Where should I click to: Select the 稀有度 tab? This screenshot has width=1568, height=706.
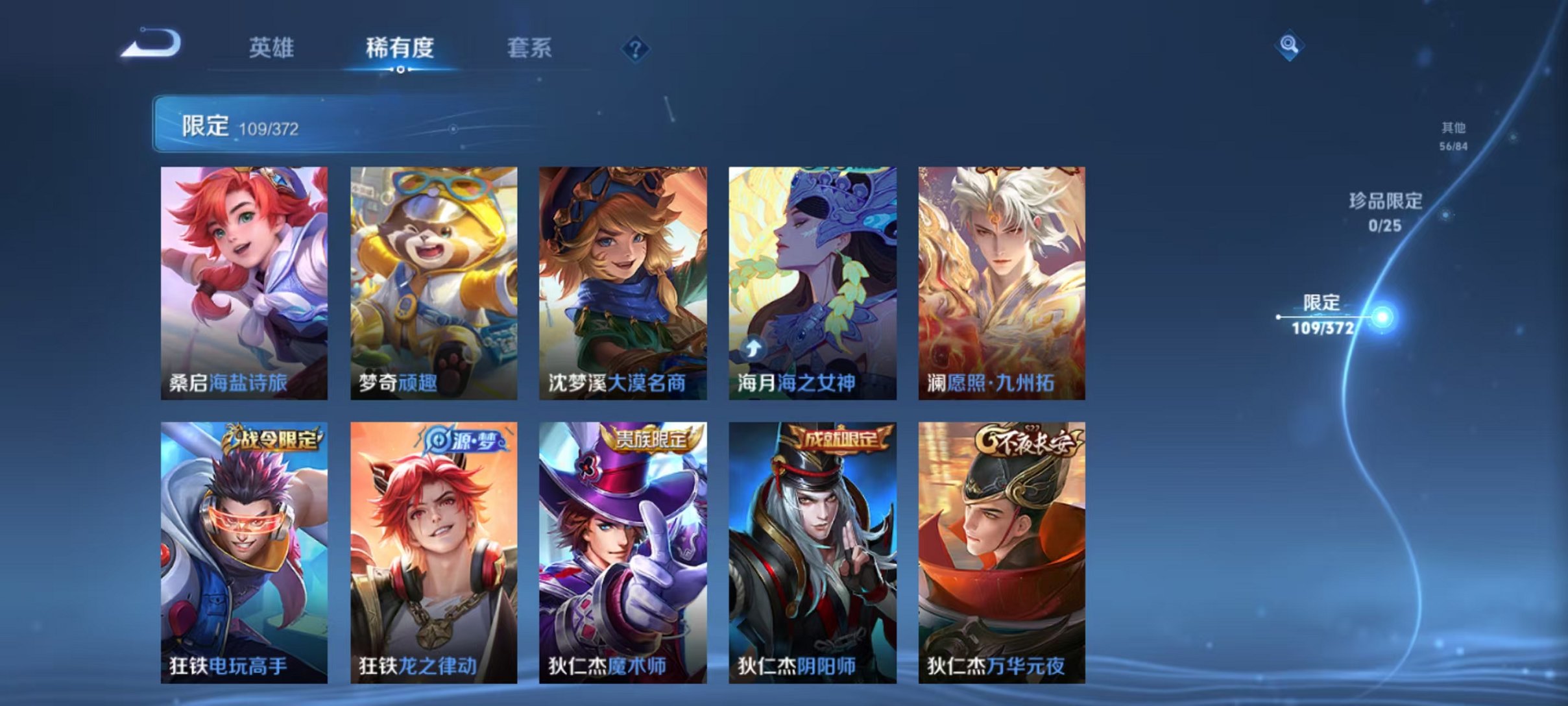click(400, 48)
